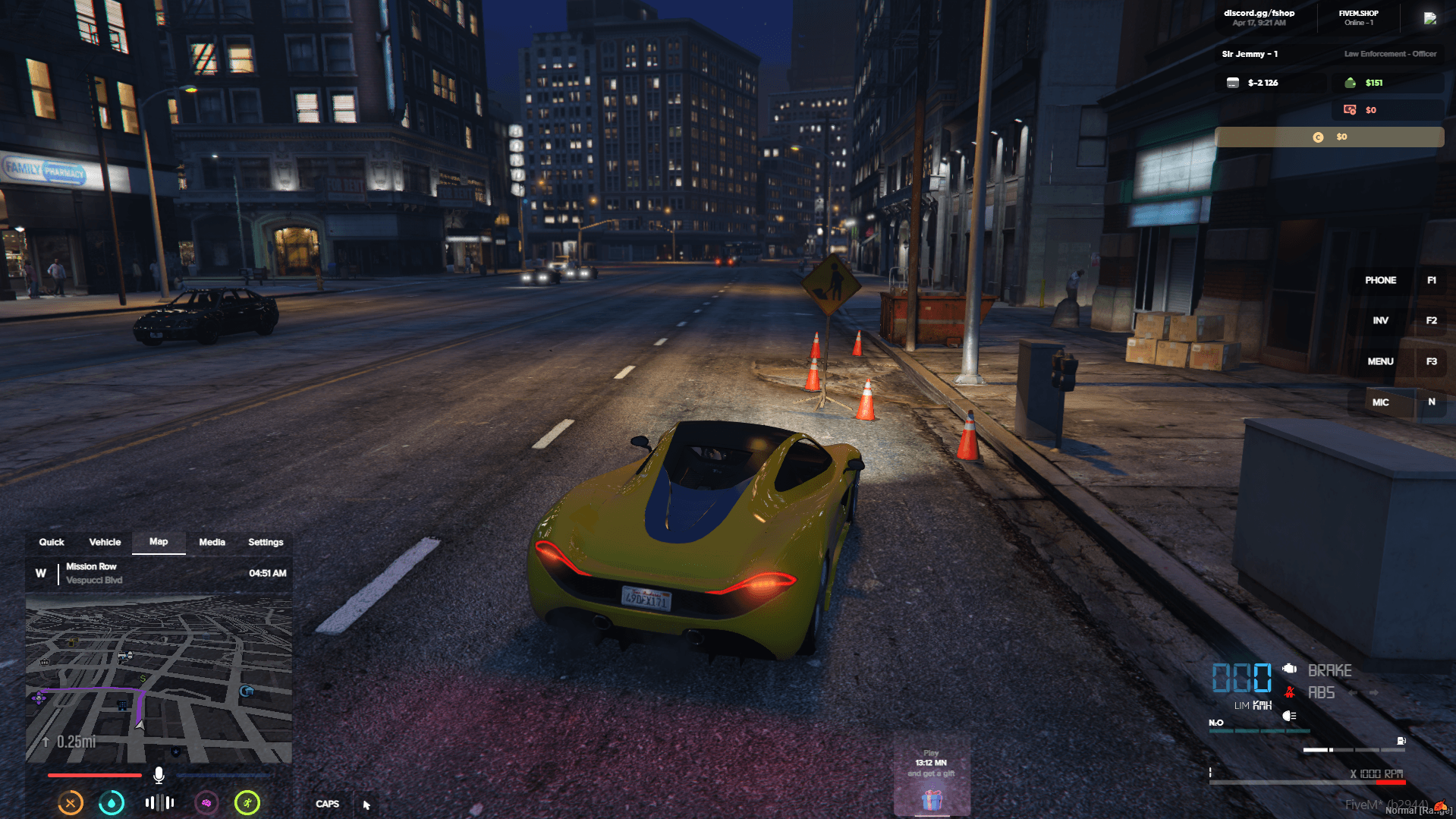Expand the PHONE F1 side menu entry
Screen dimensions: 1456x819
coord(1380,280)
